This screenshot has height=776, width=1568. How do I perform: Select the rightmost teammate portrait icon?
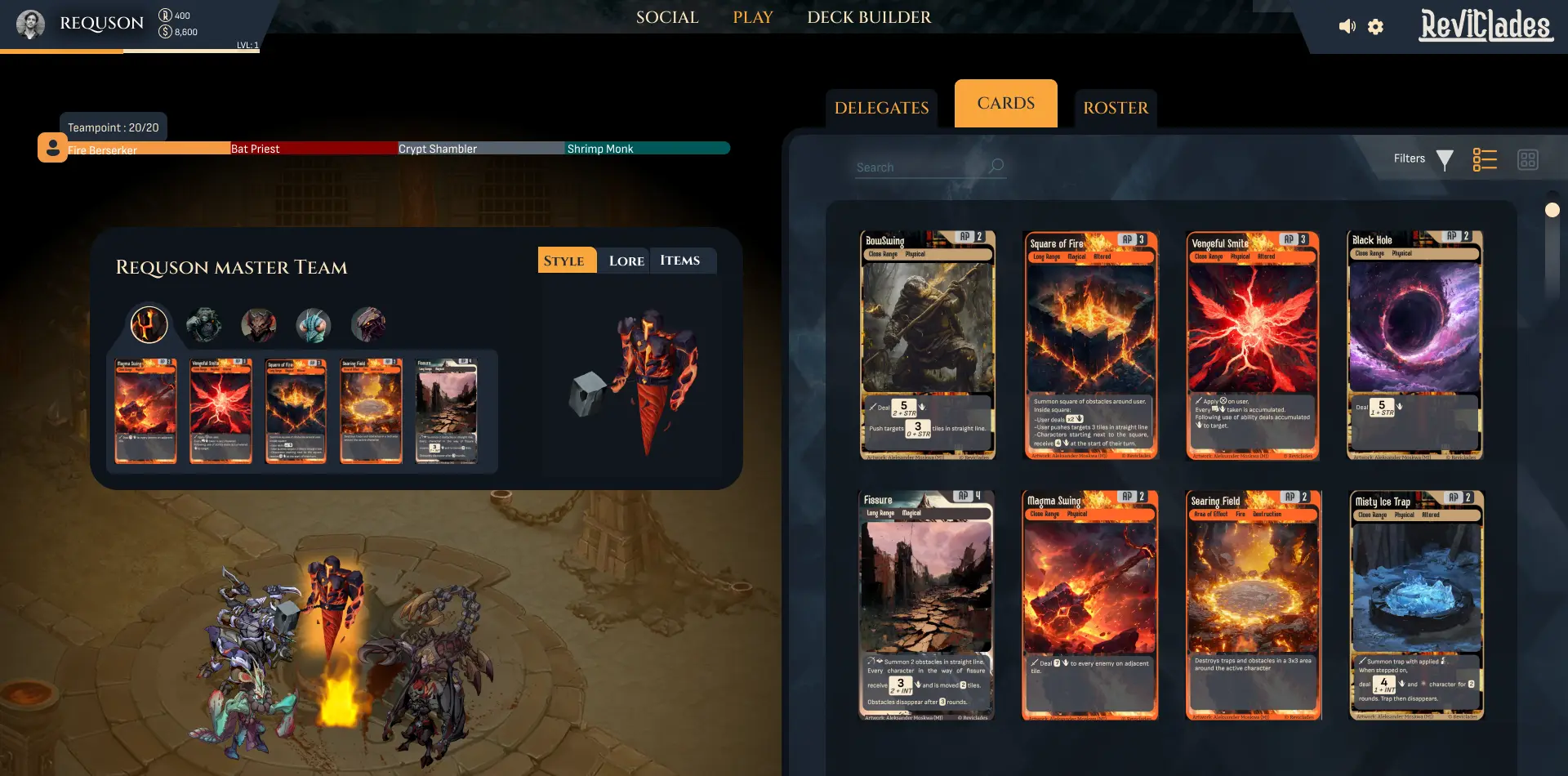click(x=369, y=323)
